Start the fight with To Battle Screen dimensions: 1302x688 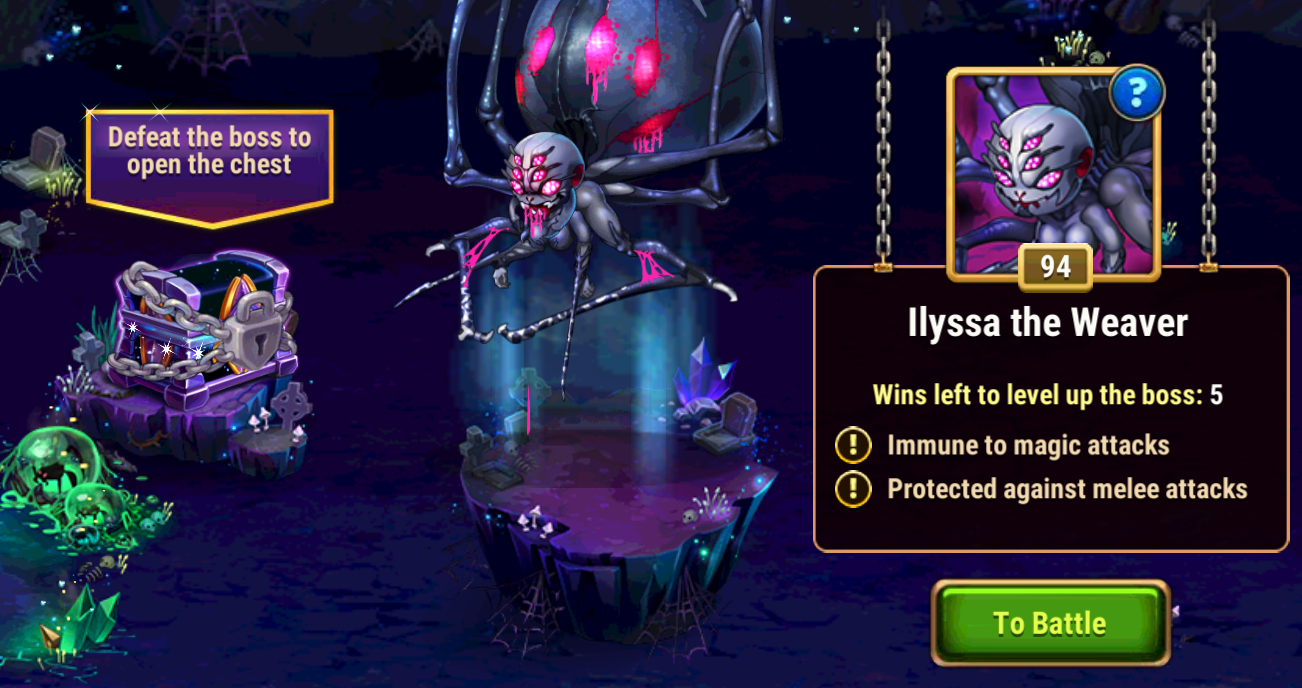pyautogui.click(x=1050, y=623)
